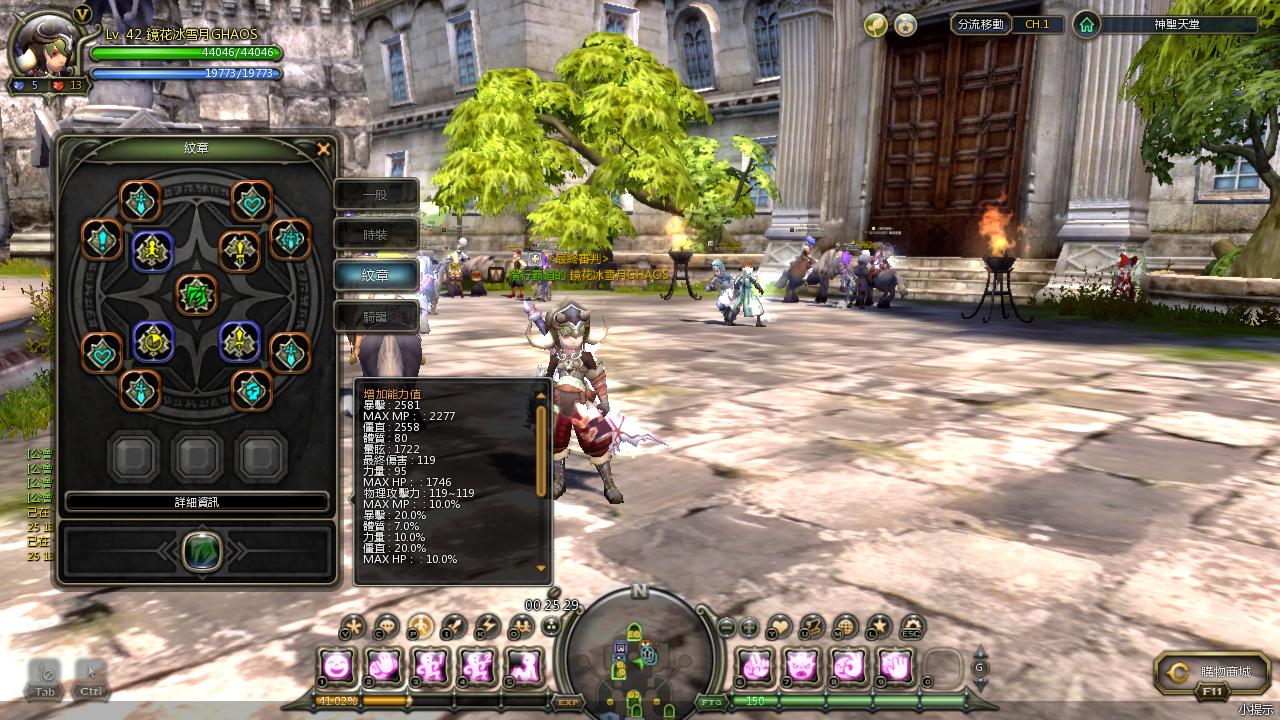The height and width of the screenshot is (720, 1280).
Task: Click the star icon with L key
Action: [x=878, y=627]
